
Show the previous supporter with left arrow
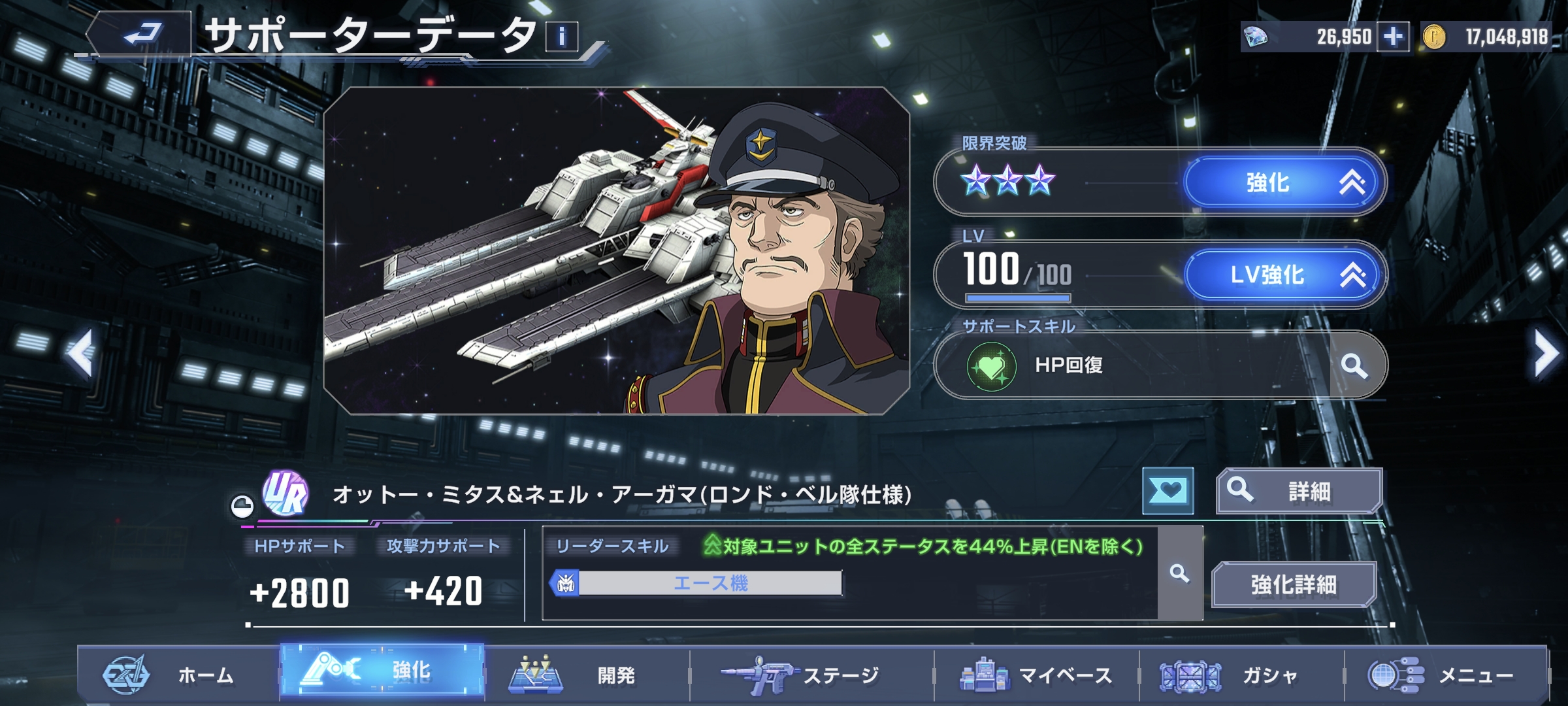[x=81, y=354]
